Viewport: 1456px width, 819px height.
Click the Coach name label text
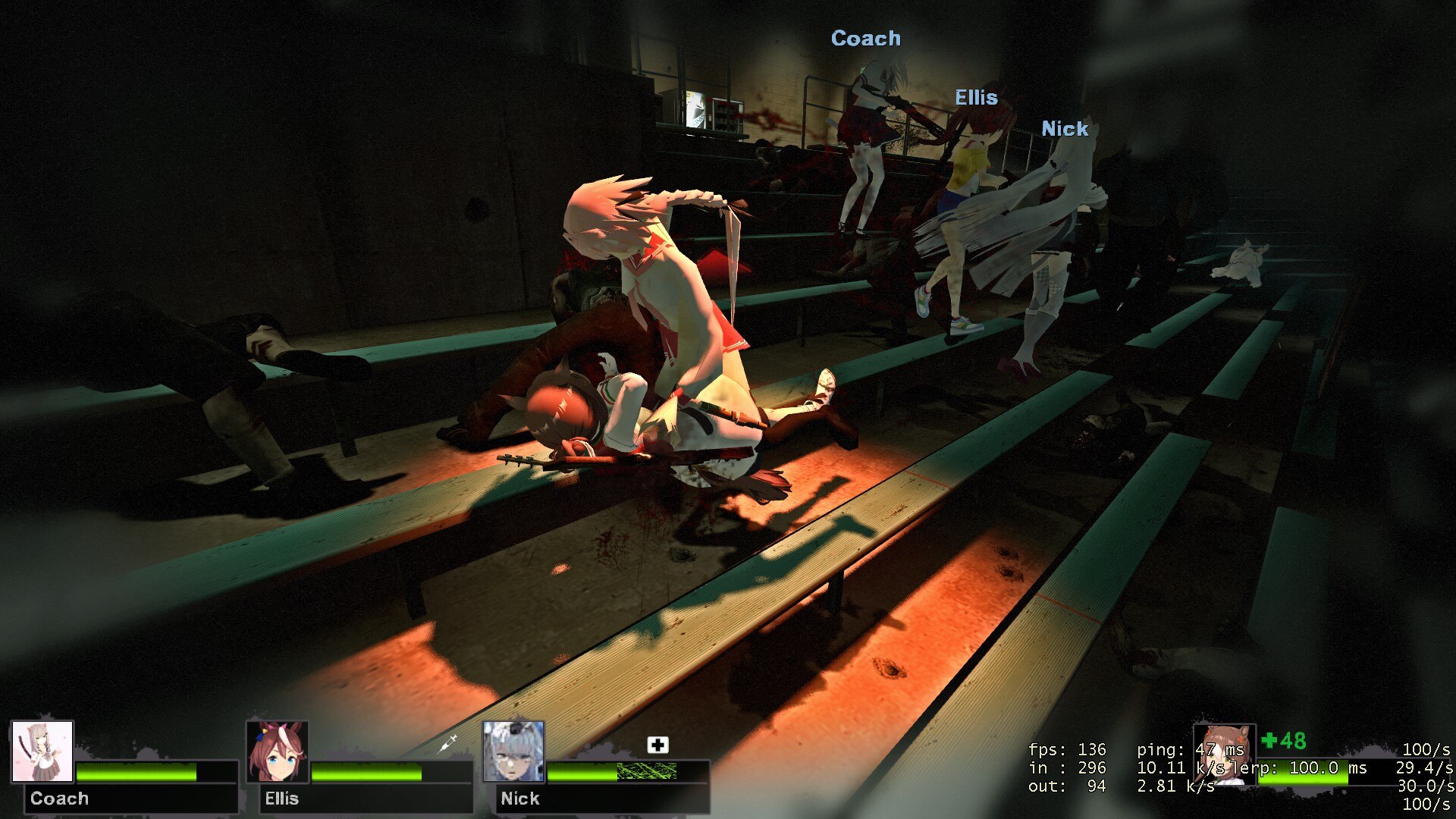pyautogui.click(x=61, y=798)
